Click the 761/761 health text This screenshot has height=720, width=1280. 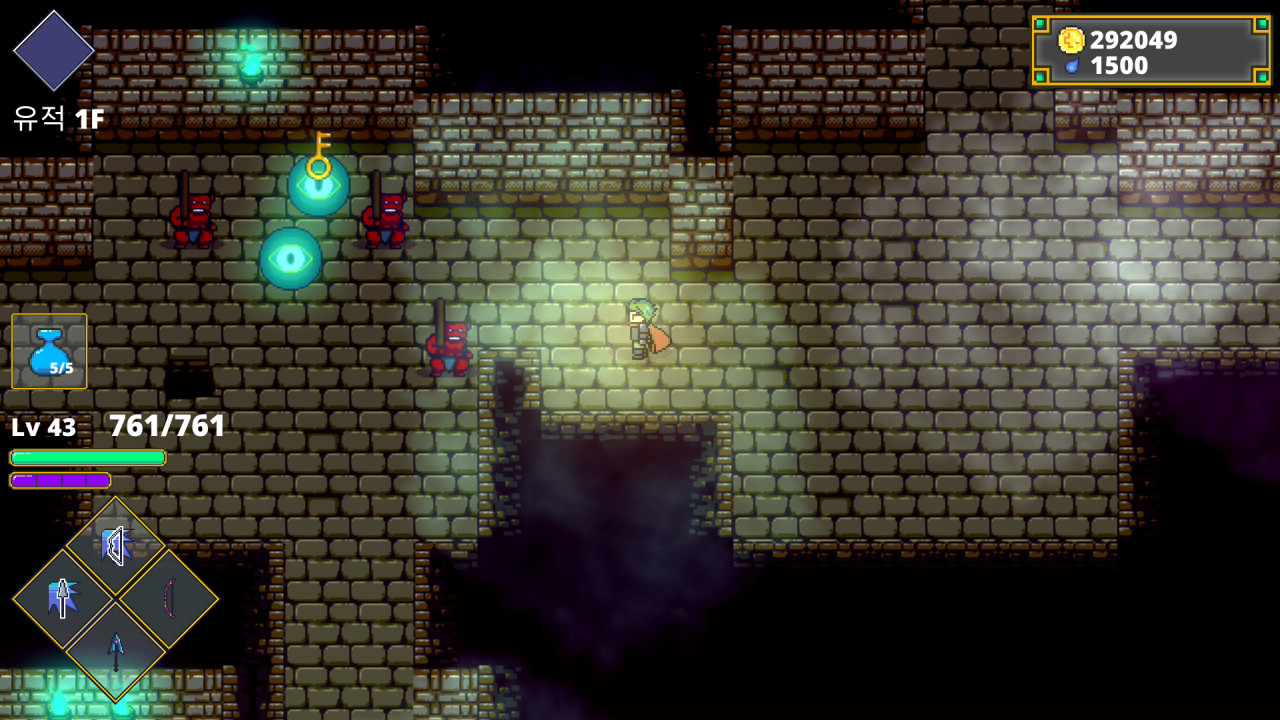[x=166, y=424]
